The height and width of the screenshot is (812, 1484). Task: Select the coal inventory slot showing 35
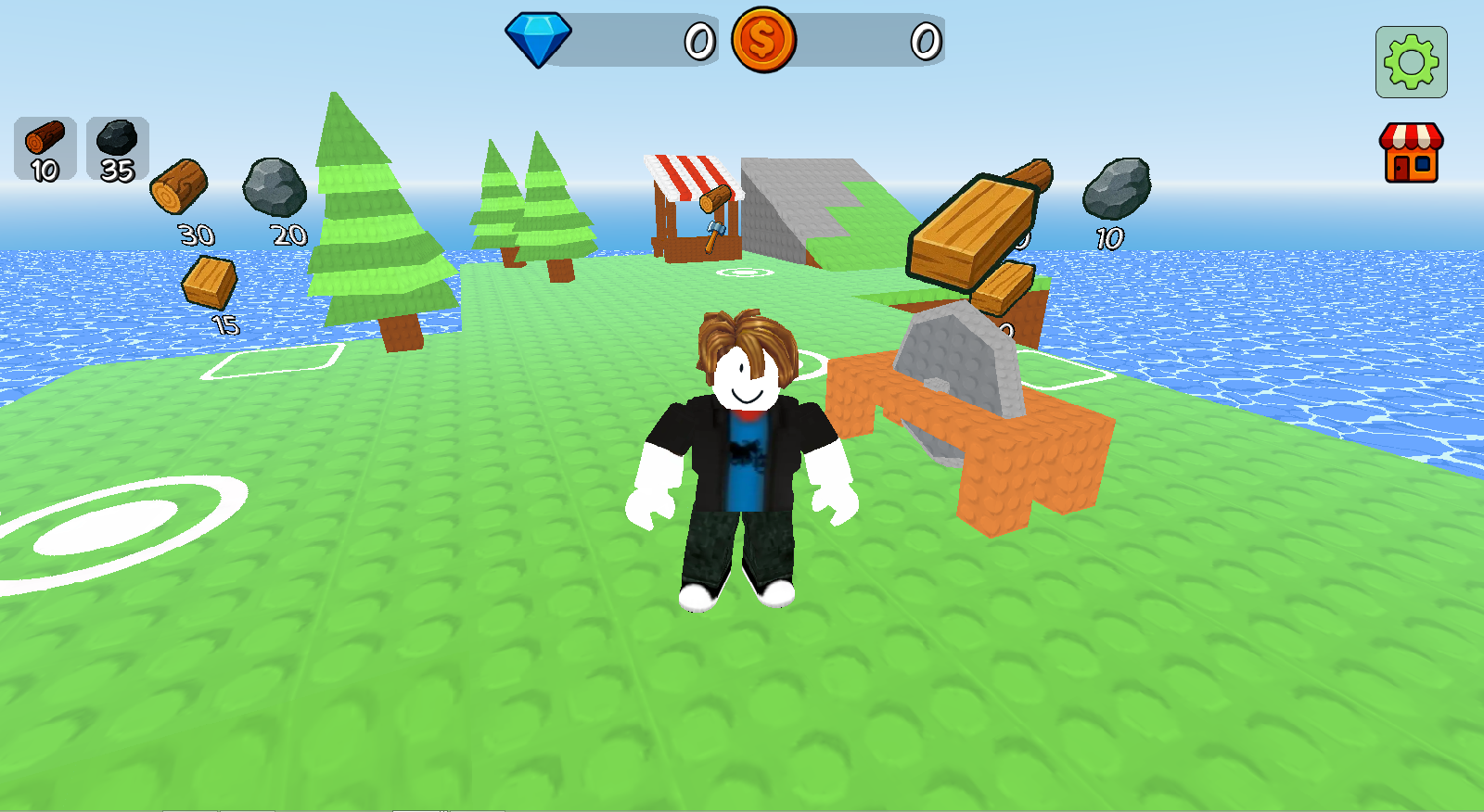point(116,146)
